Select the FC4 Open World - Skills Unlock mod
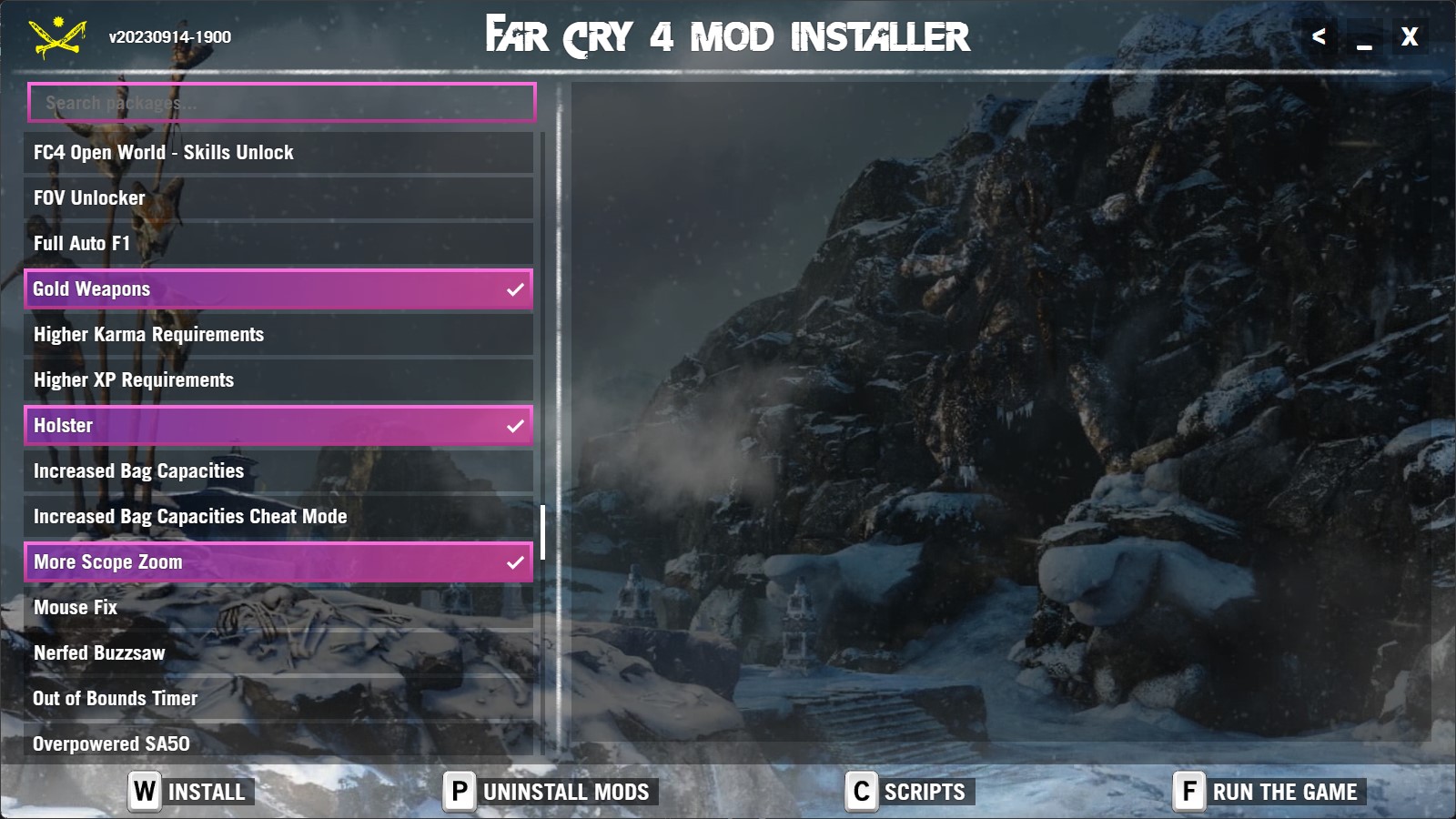 278,153
